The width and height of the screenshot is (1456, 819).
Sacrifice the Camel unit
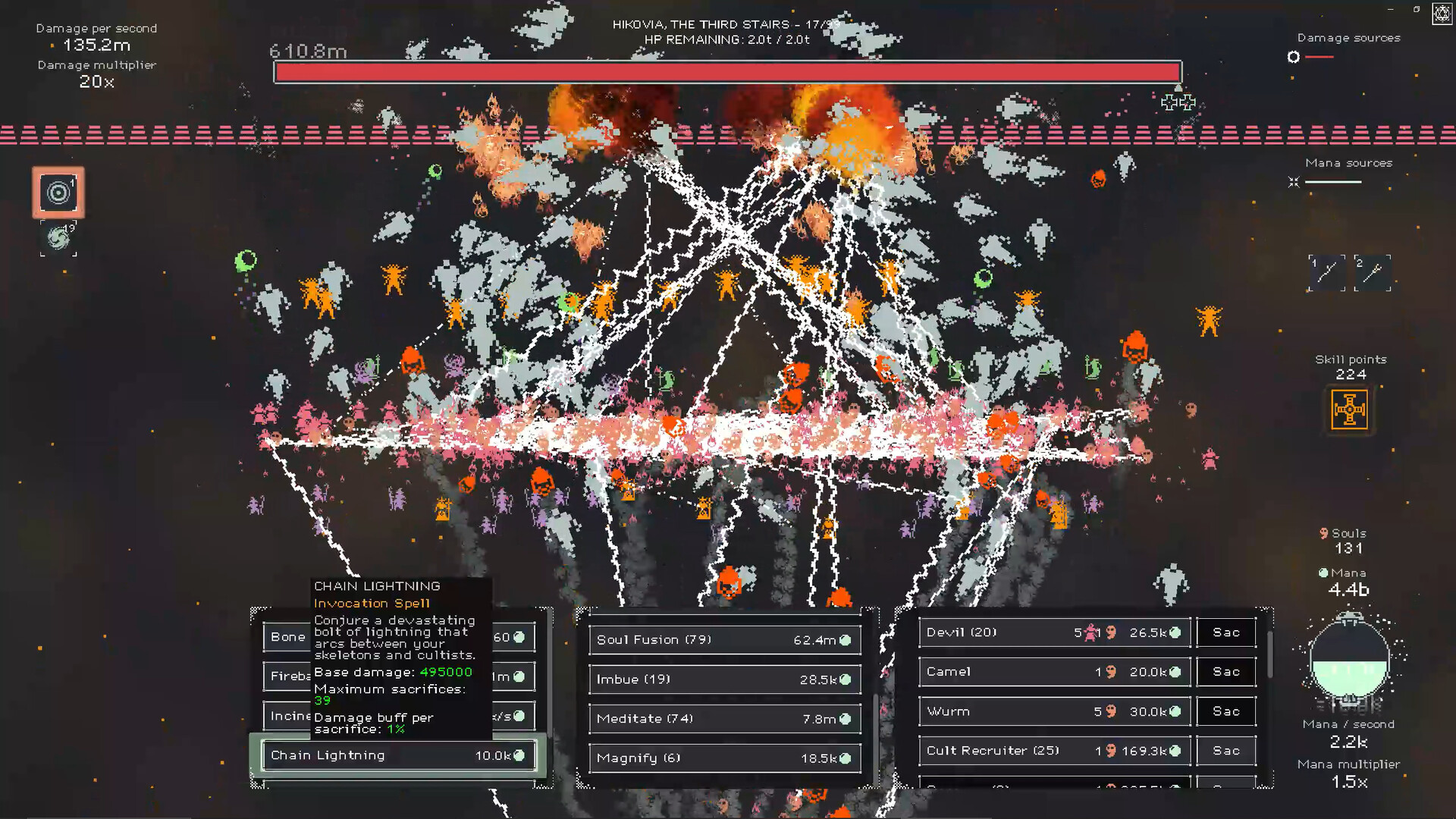[x=1225, y=671]
